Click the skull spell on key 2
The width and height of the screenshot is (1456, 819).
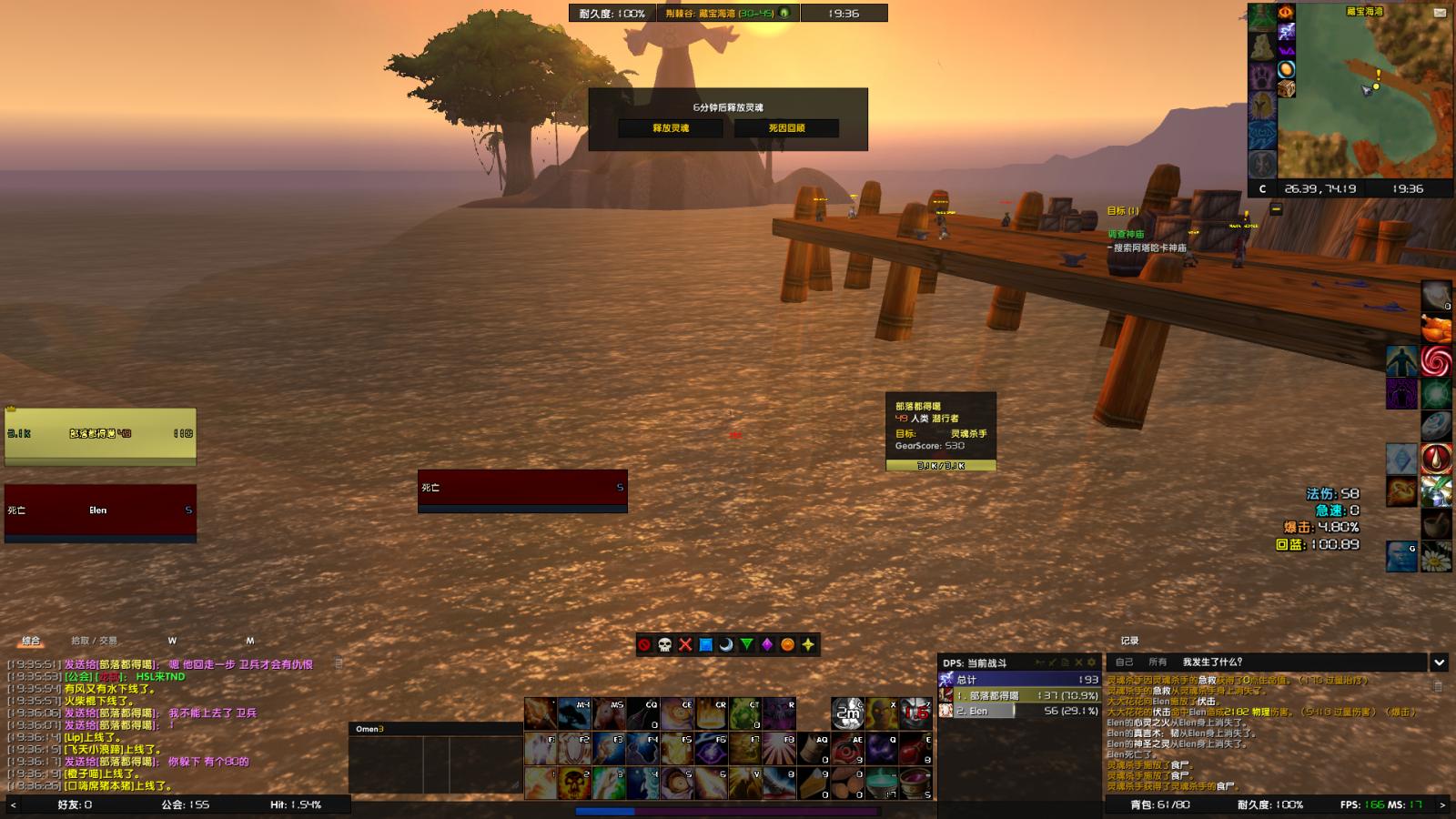575,781
